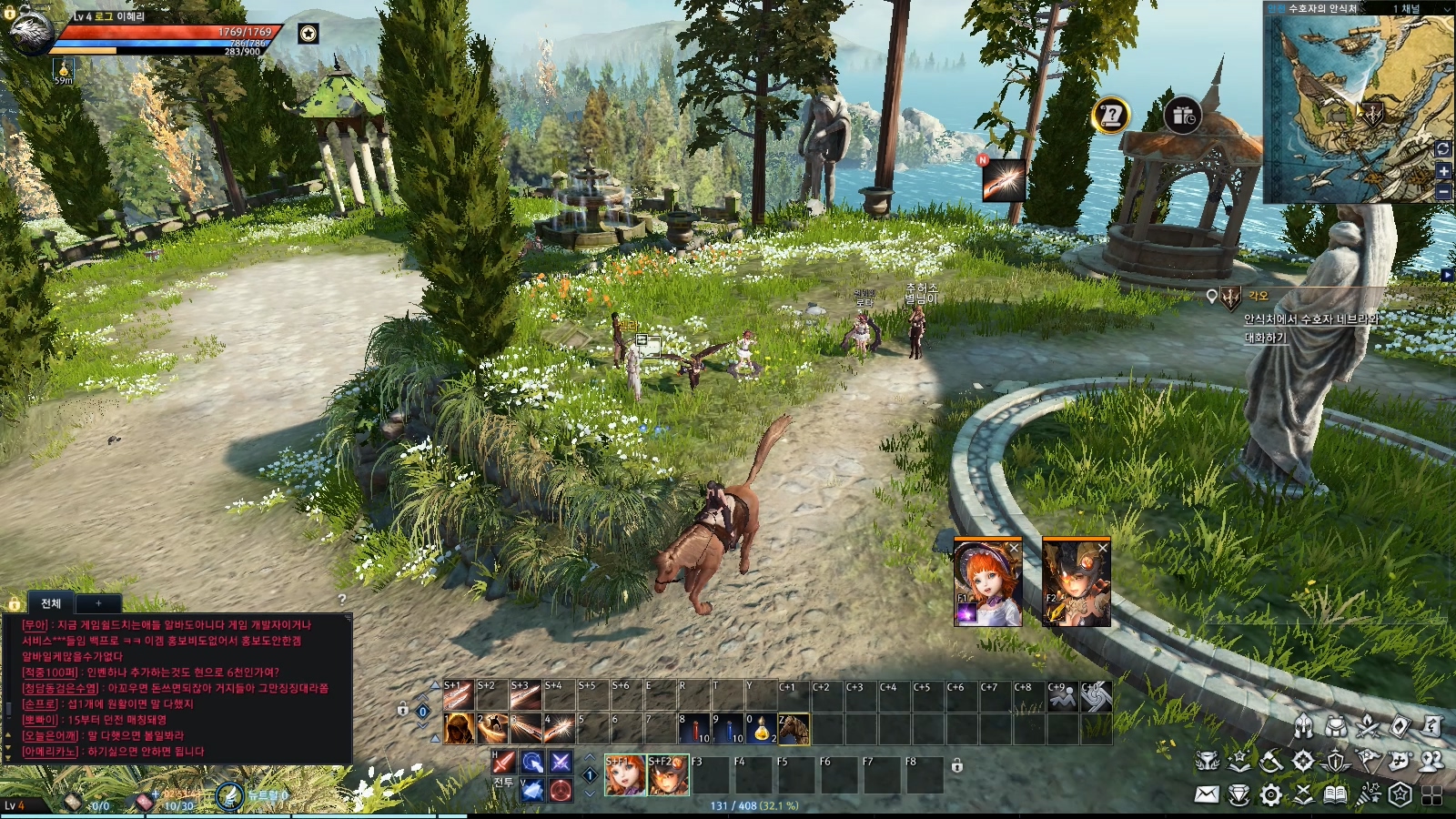Close the orange-haired girl companion portrait
The width and height of the screenshot is (1456, 819).
click(x=1014, y=547)
